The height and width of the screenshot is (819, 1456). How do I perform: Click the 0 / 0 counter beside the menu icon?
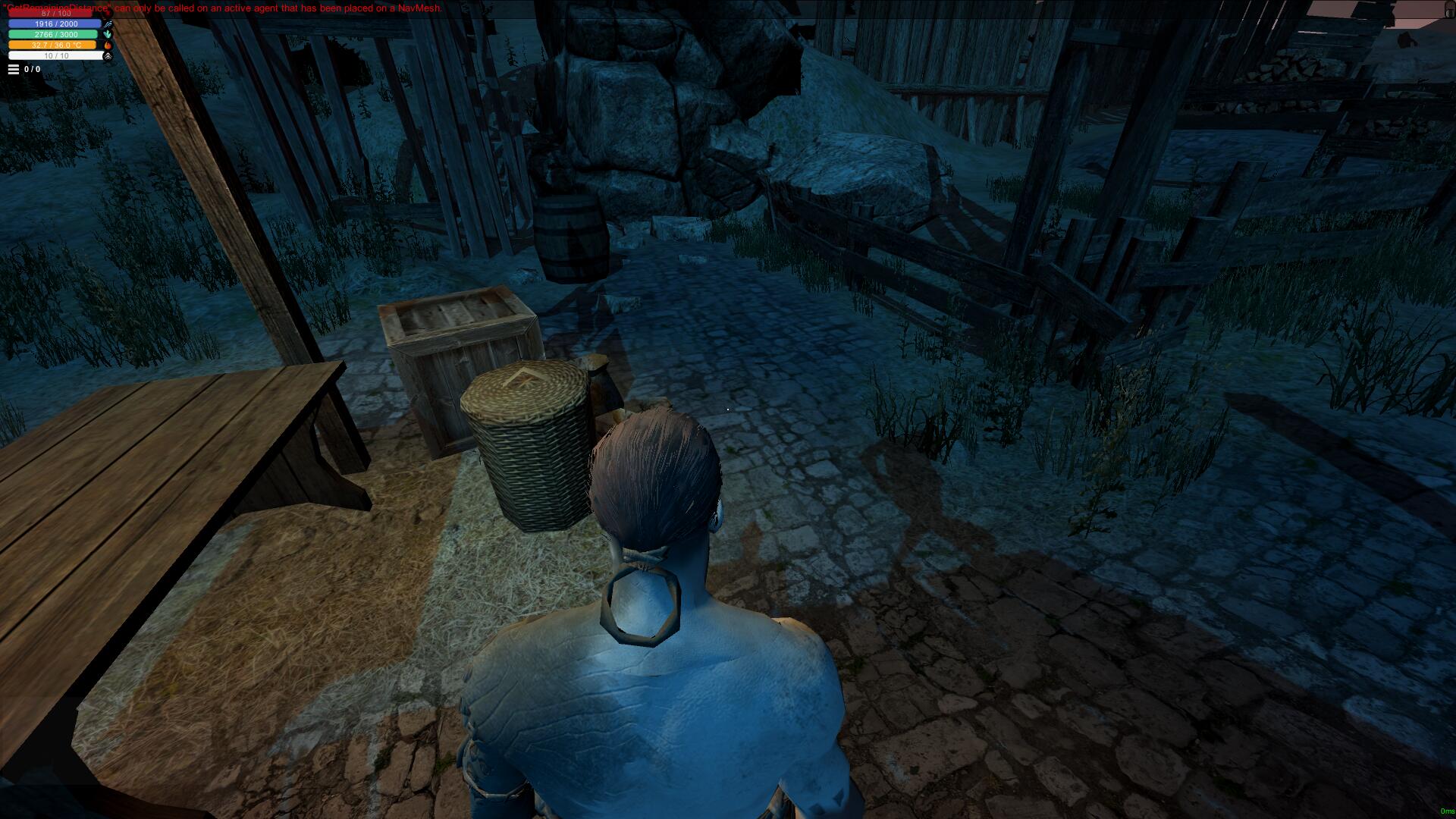pyautogui.click(x=32, y=68)
